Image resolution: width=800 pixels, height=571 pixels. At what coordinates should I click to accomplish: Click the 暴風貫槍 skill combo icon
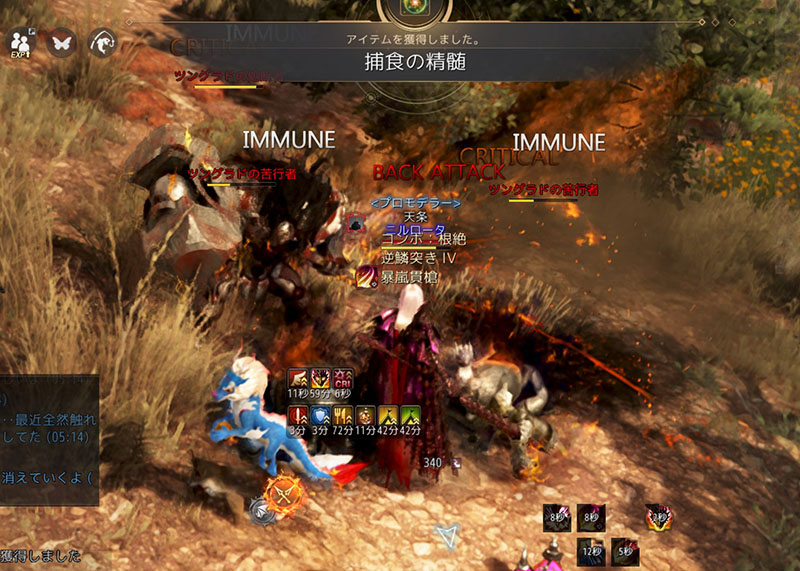coord(367,277)
